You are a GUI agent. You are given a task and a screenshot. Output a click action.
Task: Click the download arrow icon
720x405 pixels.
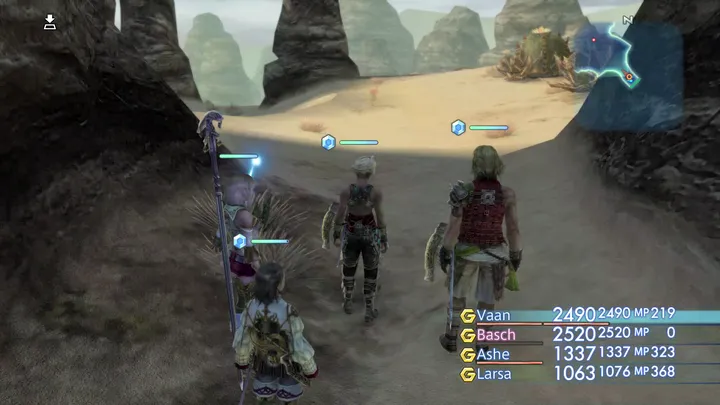tap(50, 21)
